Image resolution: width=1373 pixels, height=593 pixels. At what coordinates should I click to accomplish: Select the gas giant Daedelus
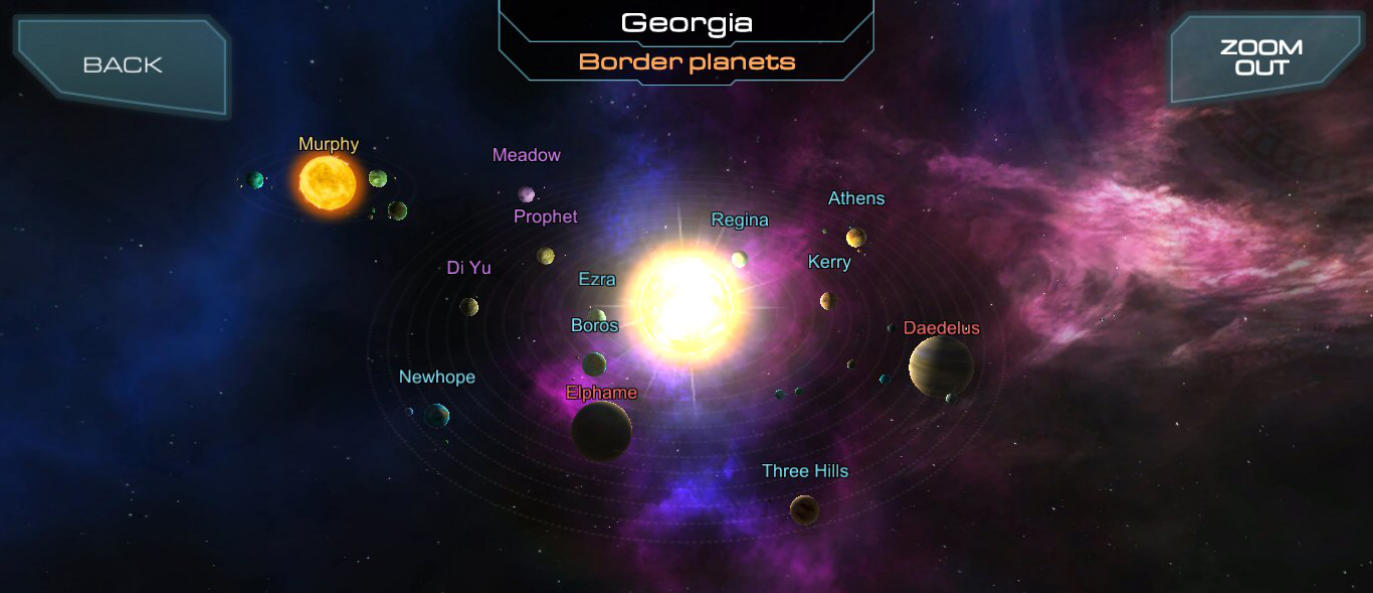point(941,365)
